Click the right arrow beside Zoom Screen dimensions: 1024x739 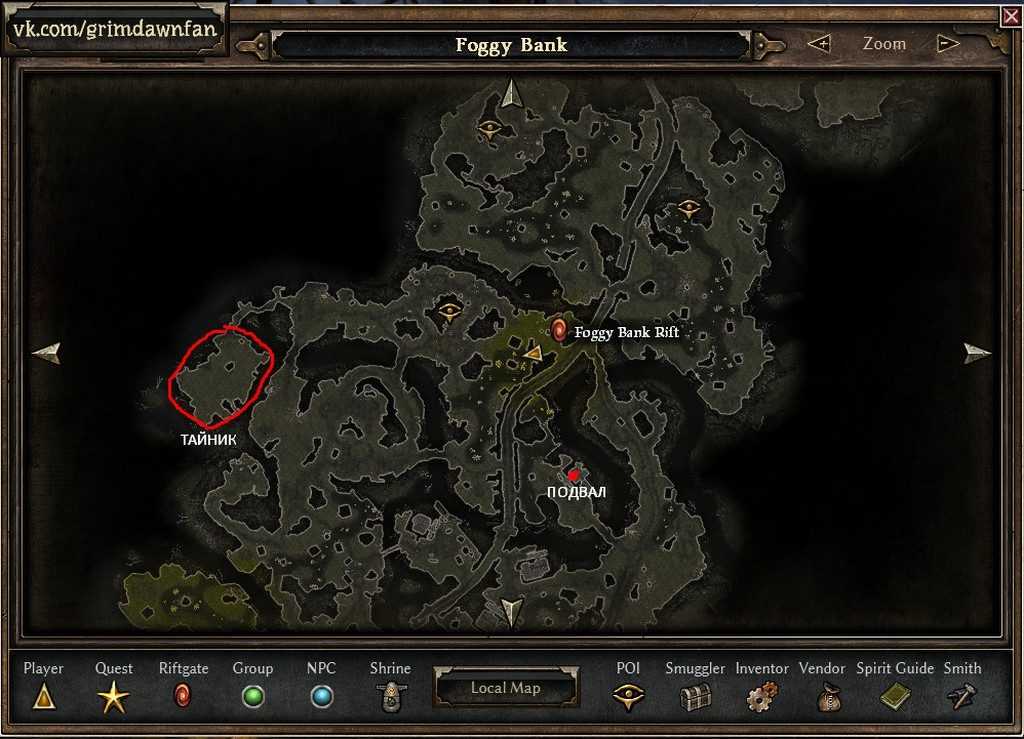[948, 44]
